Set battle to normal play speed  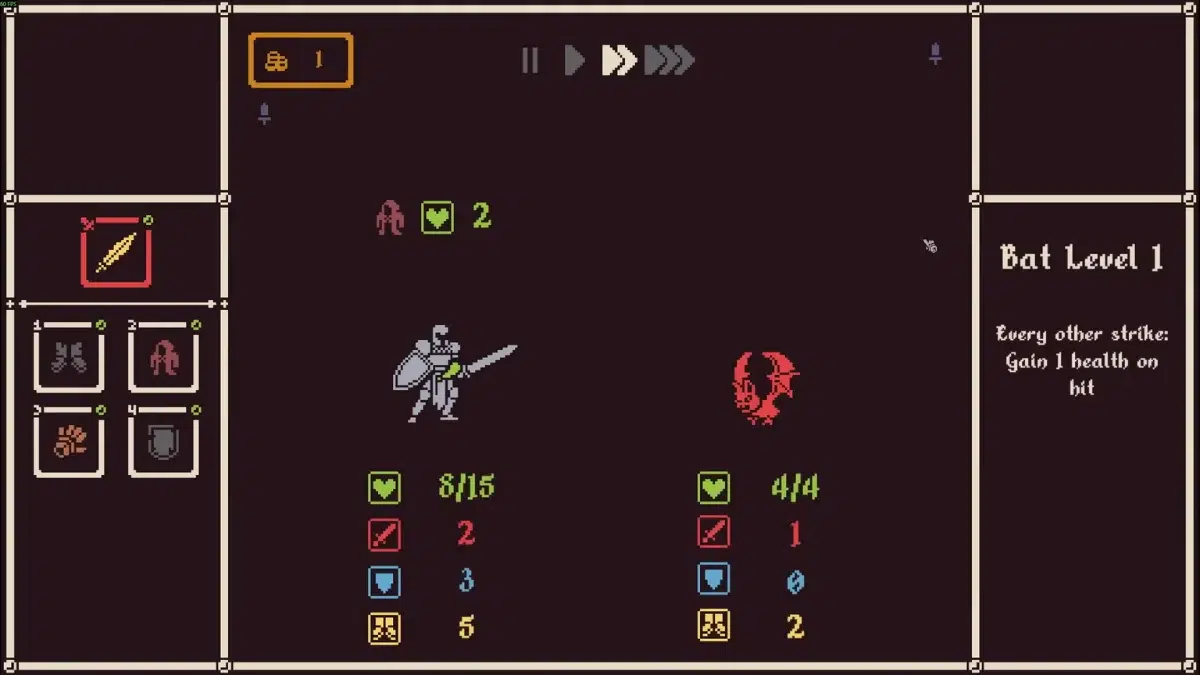pos(574,61)
